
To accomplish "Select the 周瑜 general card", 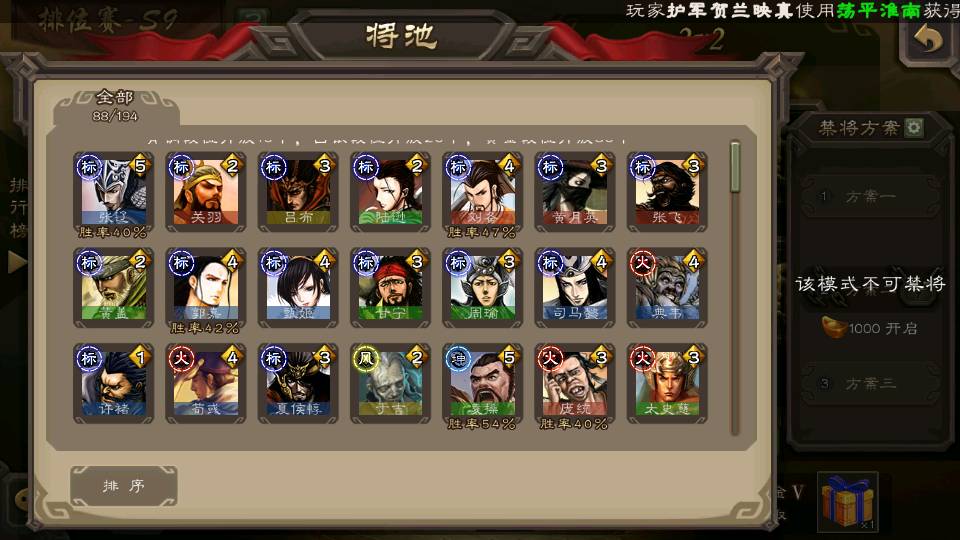I will [483, 286].
